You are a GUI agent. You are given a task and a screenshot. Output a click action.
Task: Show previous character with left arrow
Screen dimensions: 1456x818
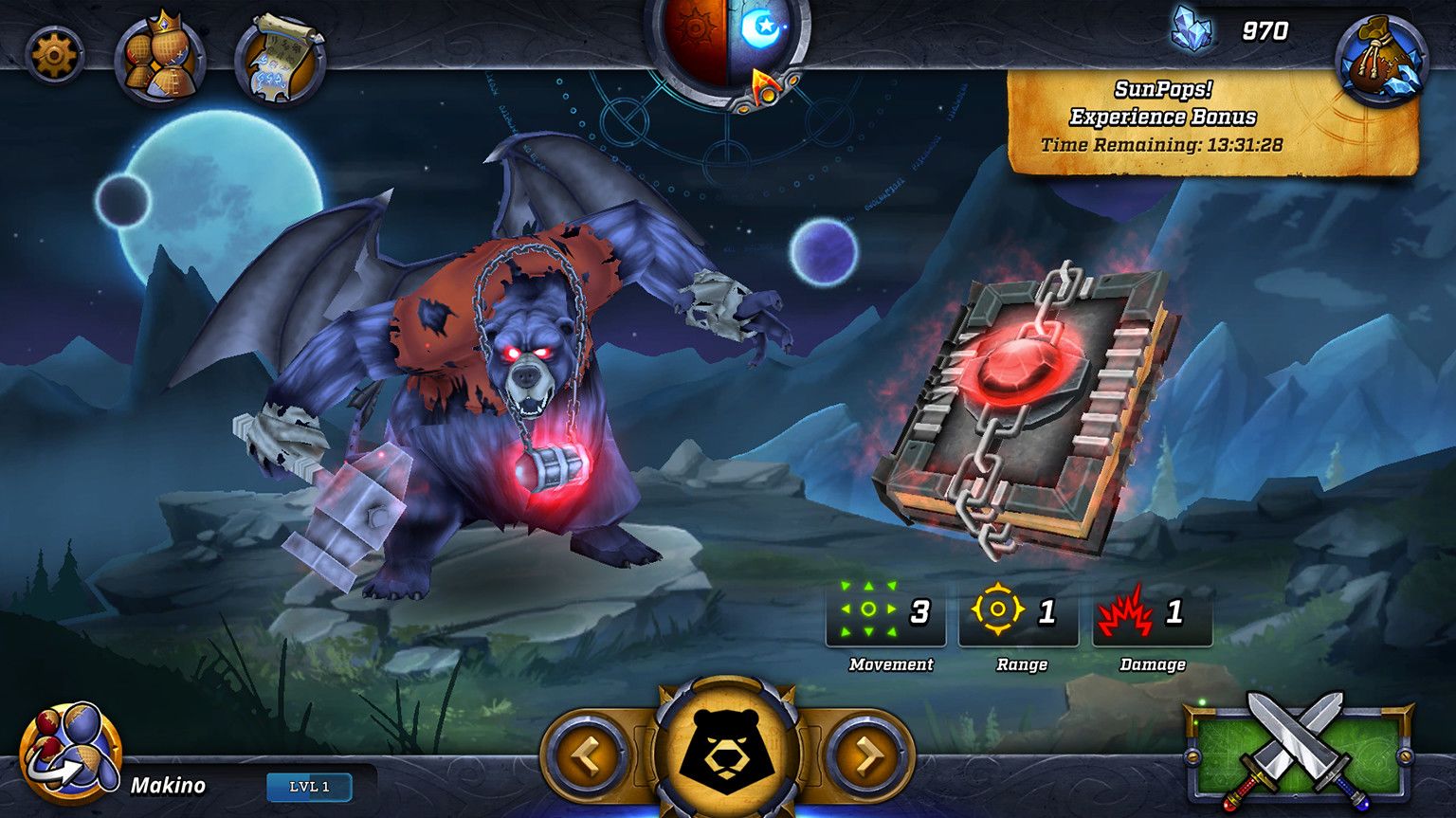[586, 755]
